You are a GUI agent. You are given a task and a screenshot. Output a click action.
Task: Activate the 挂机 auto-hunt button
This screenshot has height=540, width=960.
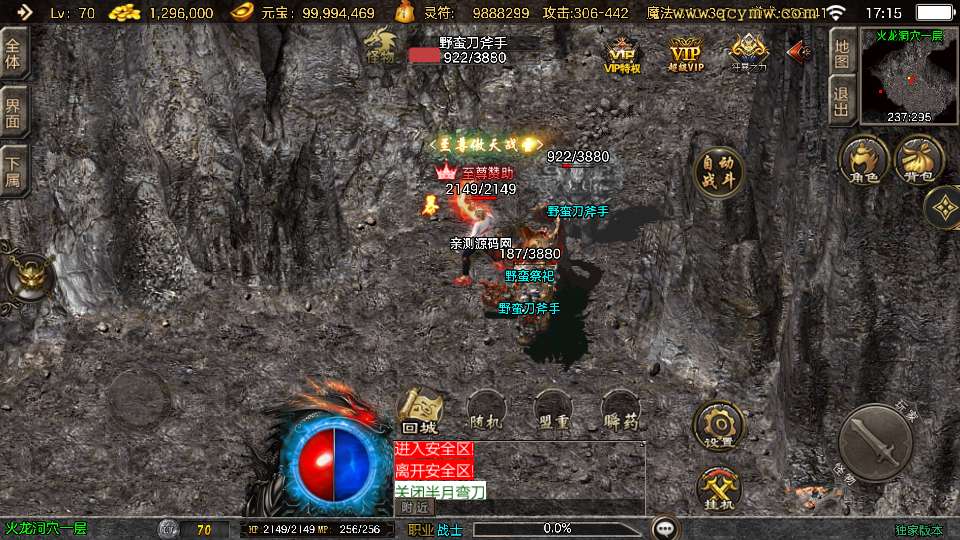718,489
